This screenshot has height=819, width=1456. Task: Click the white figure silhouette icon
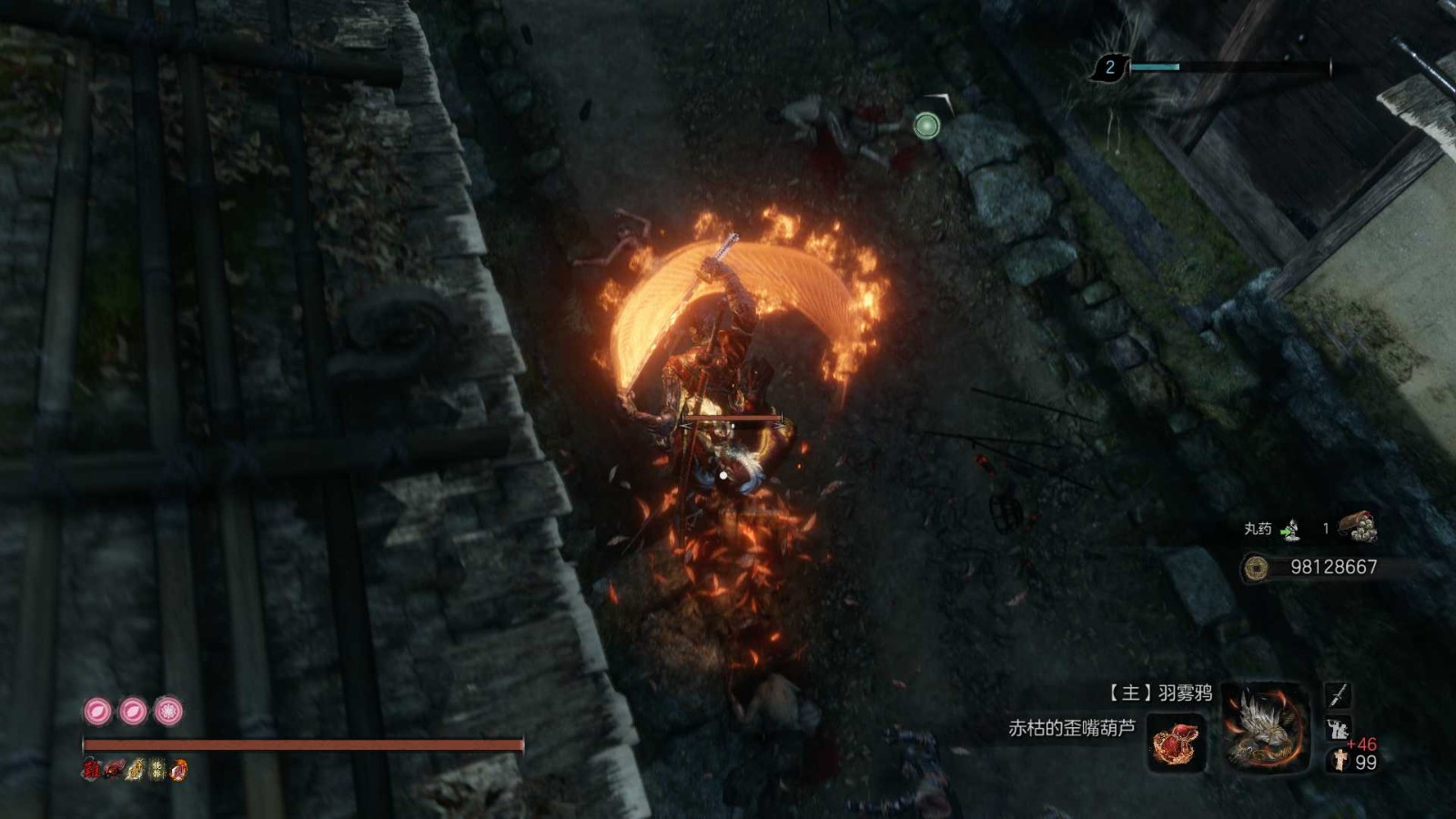pos(1338,729)
